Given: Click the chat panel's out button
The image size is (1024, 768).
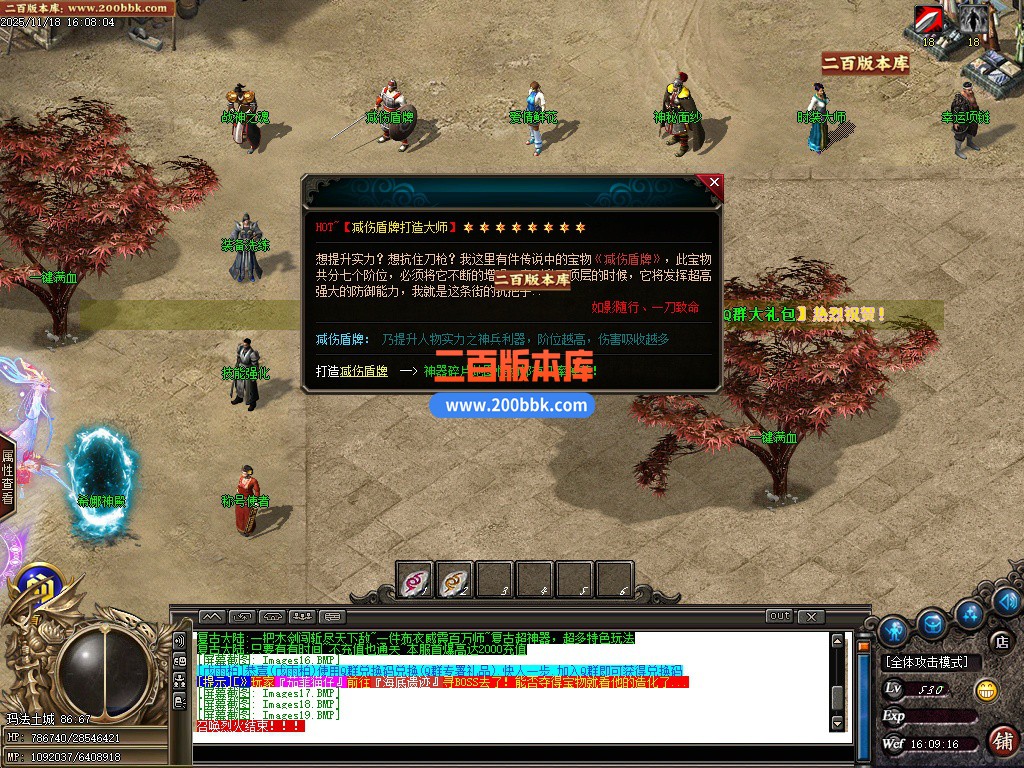Looking at the screenshot, I should pos(779,616).
